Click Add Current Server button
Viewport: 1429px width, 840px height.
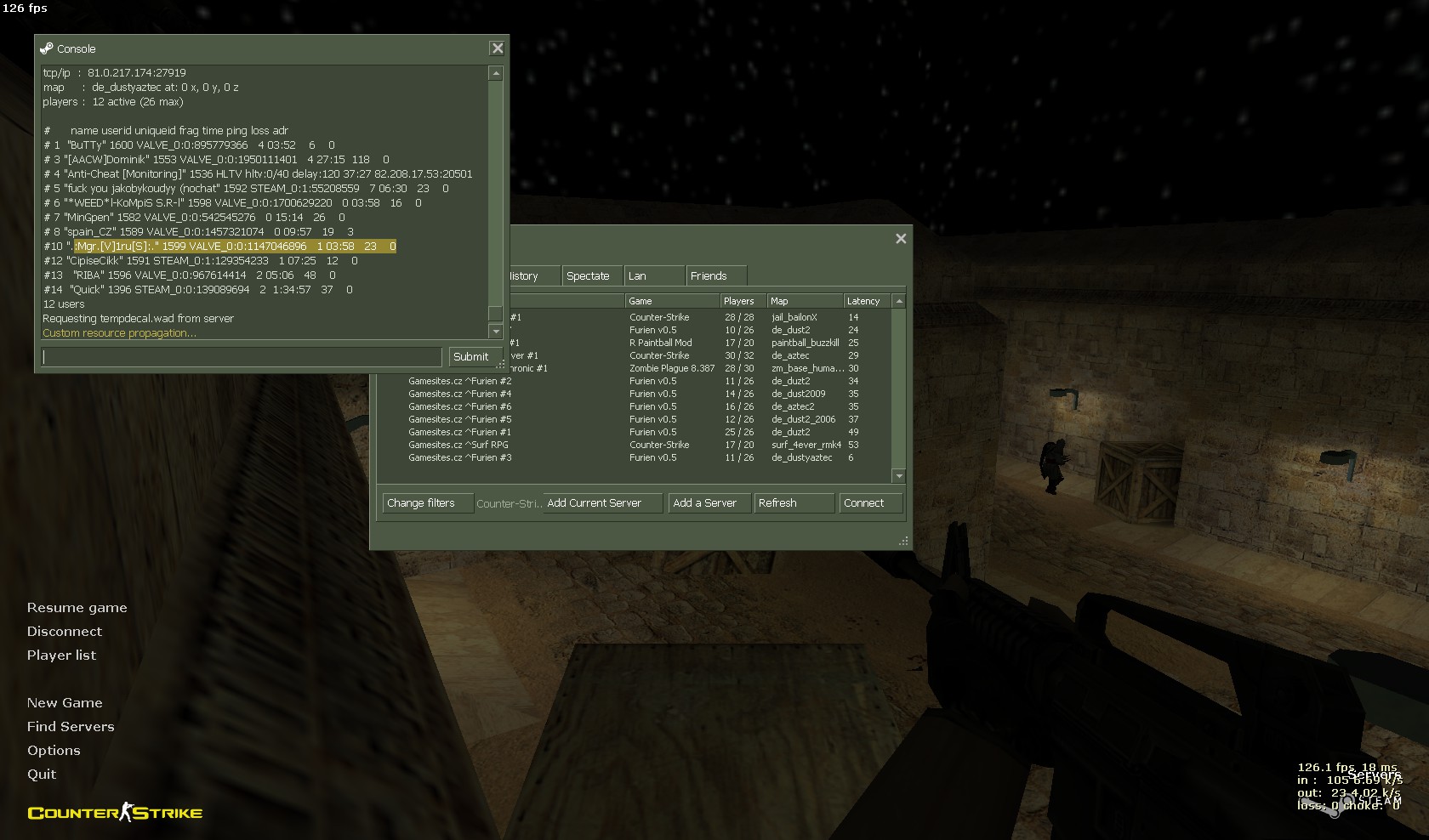(x=602, y=503)
